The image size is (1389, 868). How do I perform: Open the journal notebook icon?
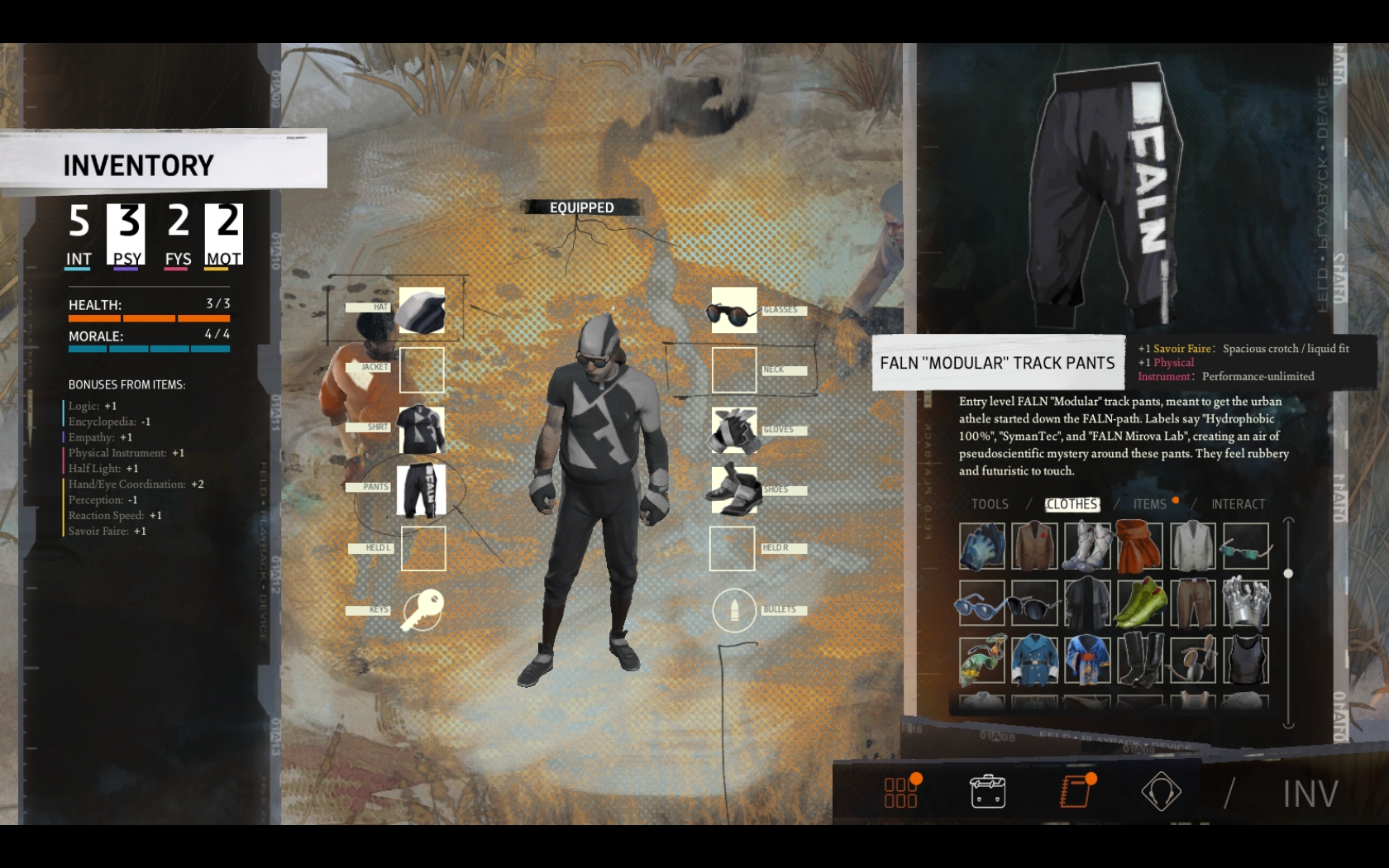click(1076, 792)
